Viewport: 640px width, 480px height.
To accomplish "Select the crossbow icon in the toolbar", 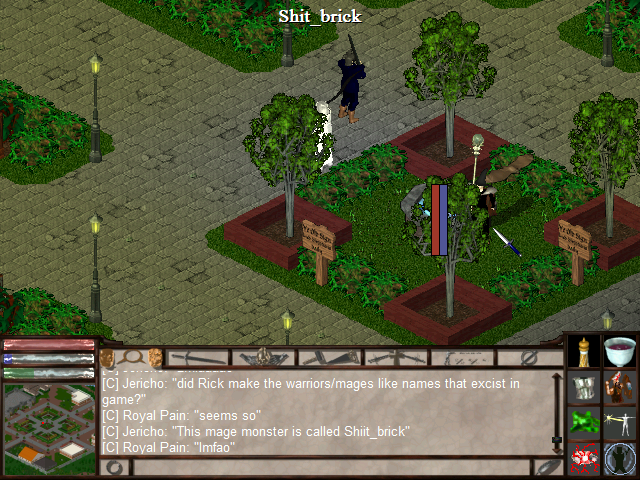I will coord(395,357).
